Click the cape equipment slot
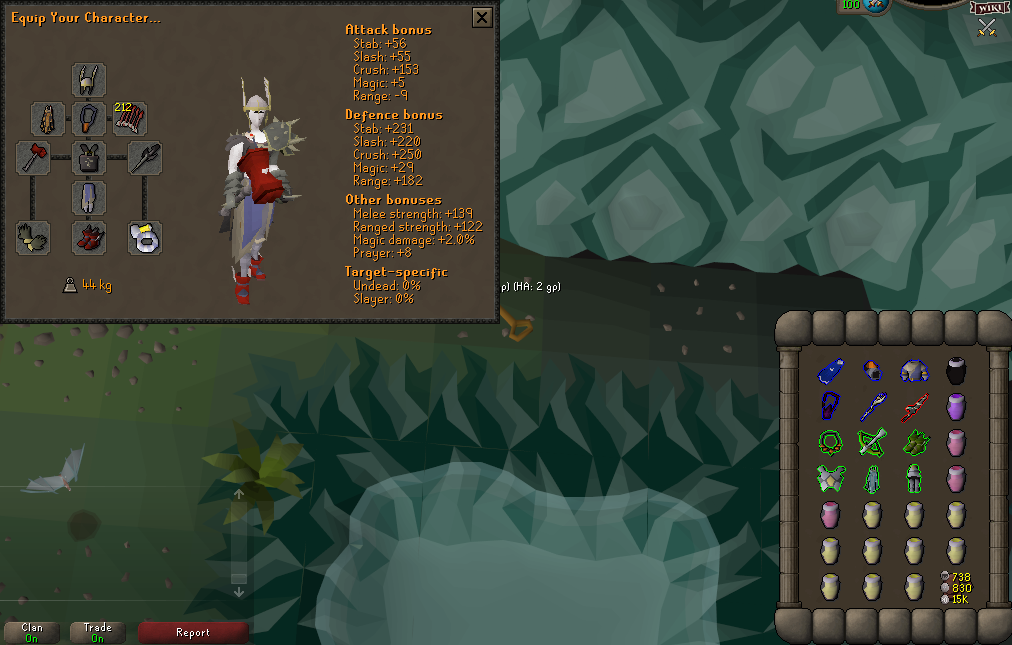 48,119
